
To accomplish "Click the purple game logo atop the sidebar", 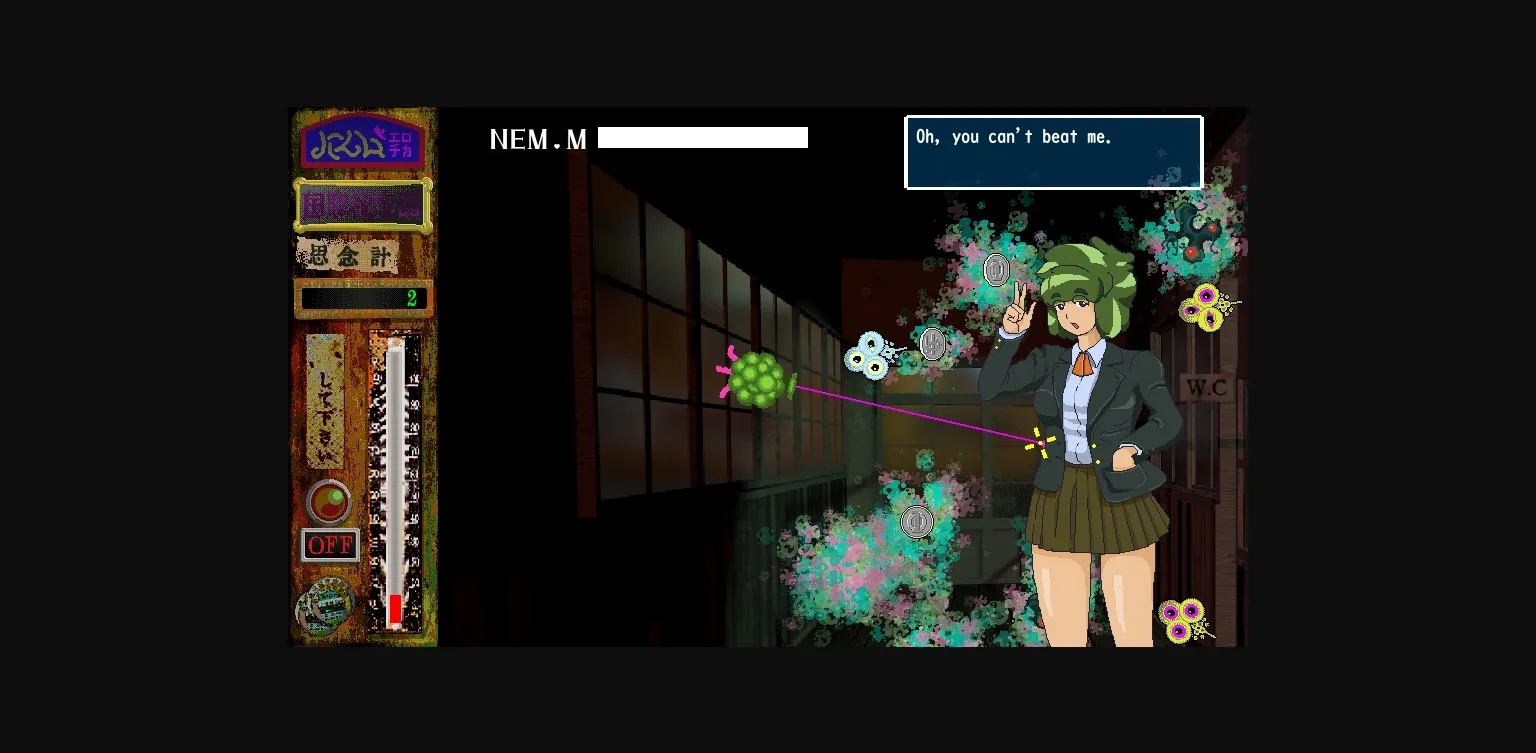I will (x=363, y=142).
